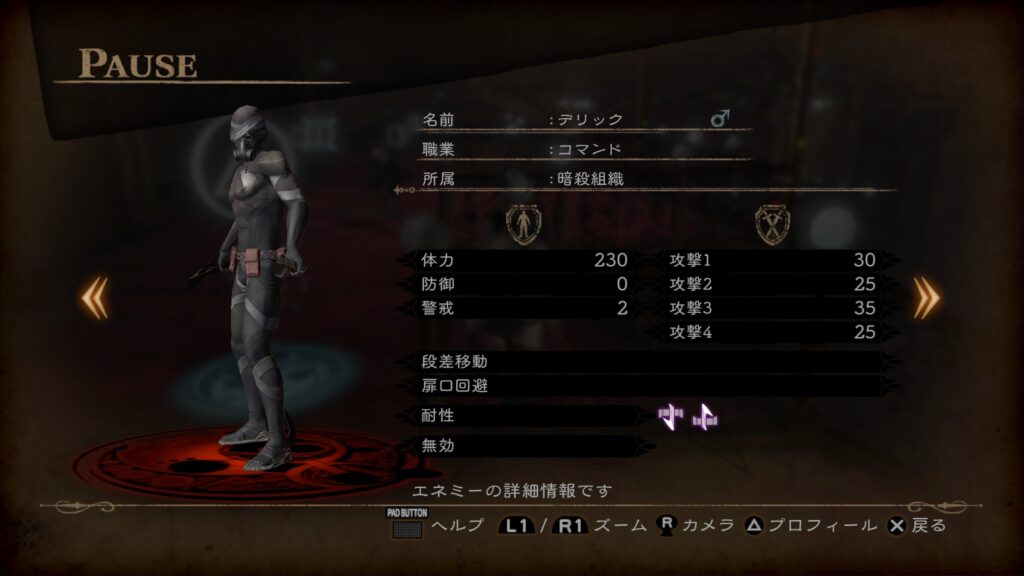Select the body silhouette shield icon

tap(523, 224)
